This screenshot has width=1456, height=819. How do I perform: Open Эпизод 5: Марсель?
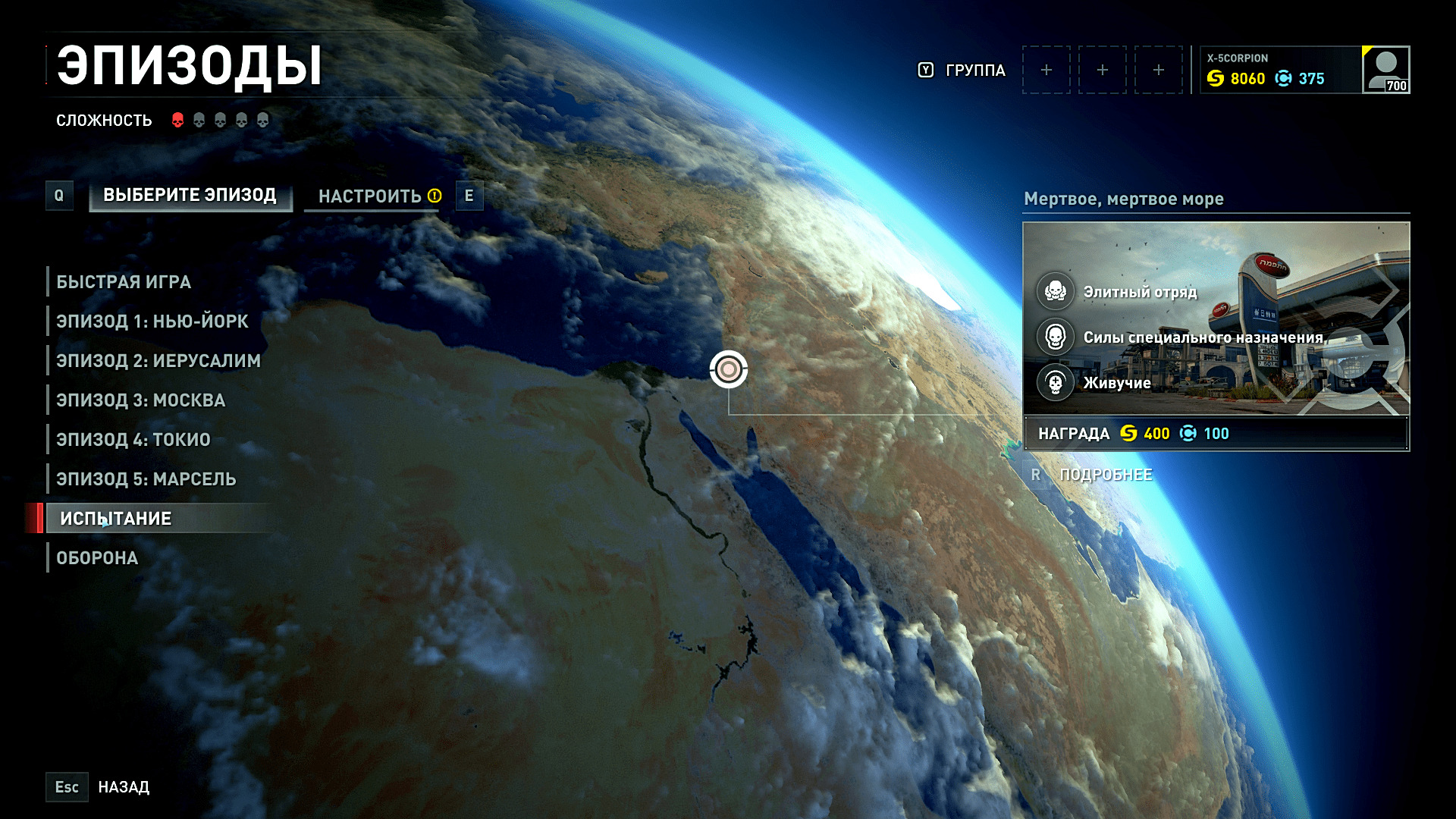146,479
